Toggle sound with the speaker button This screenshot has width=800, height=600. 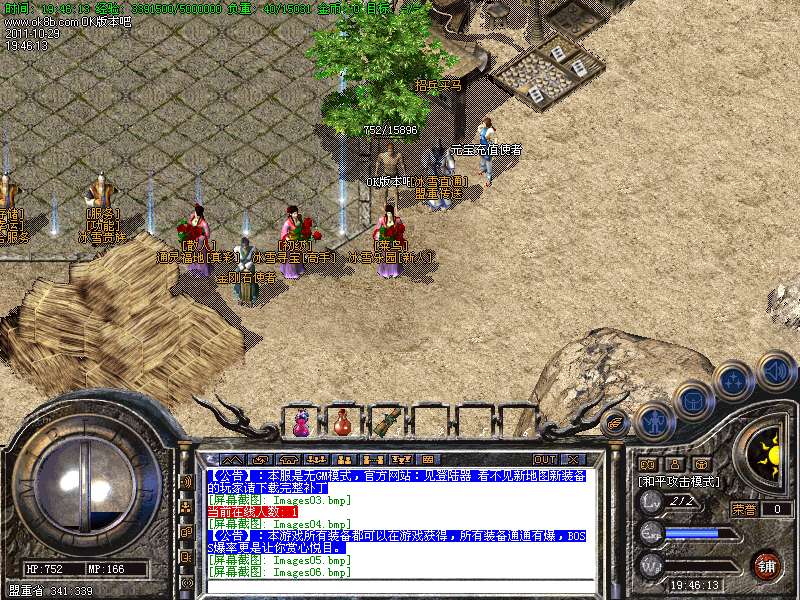(x=775, y=371)
